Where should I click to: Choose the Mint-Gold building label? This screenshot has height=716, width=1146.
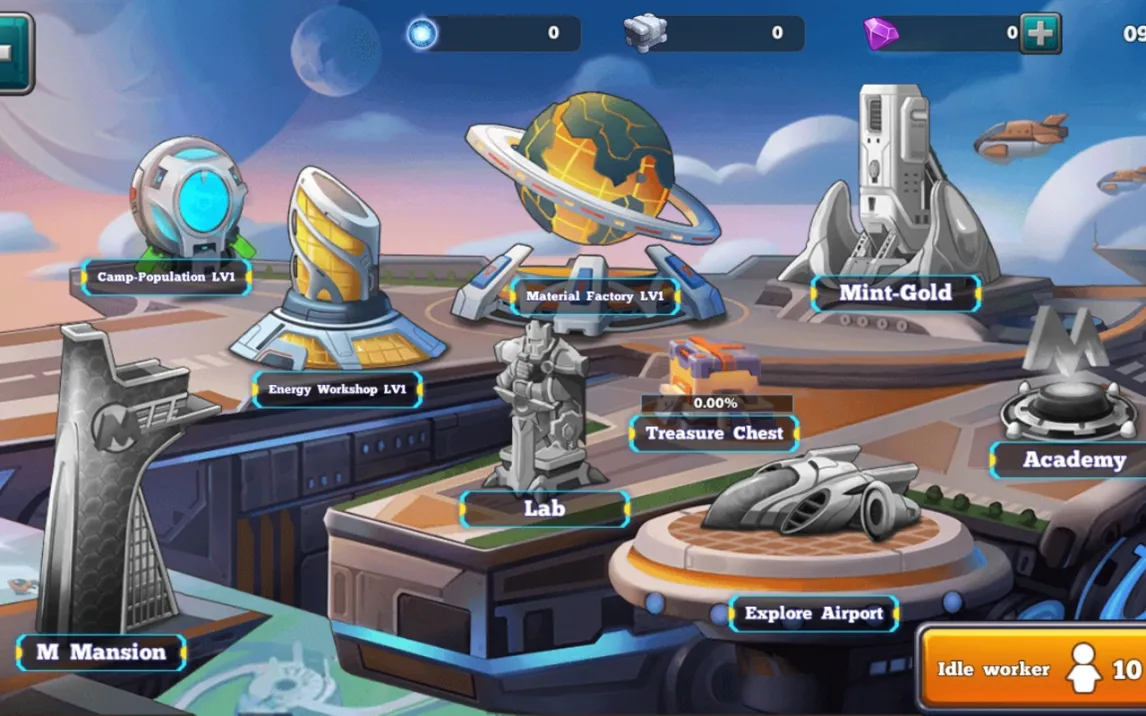[895, 293]
